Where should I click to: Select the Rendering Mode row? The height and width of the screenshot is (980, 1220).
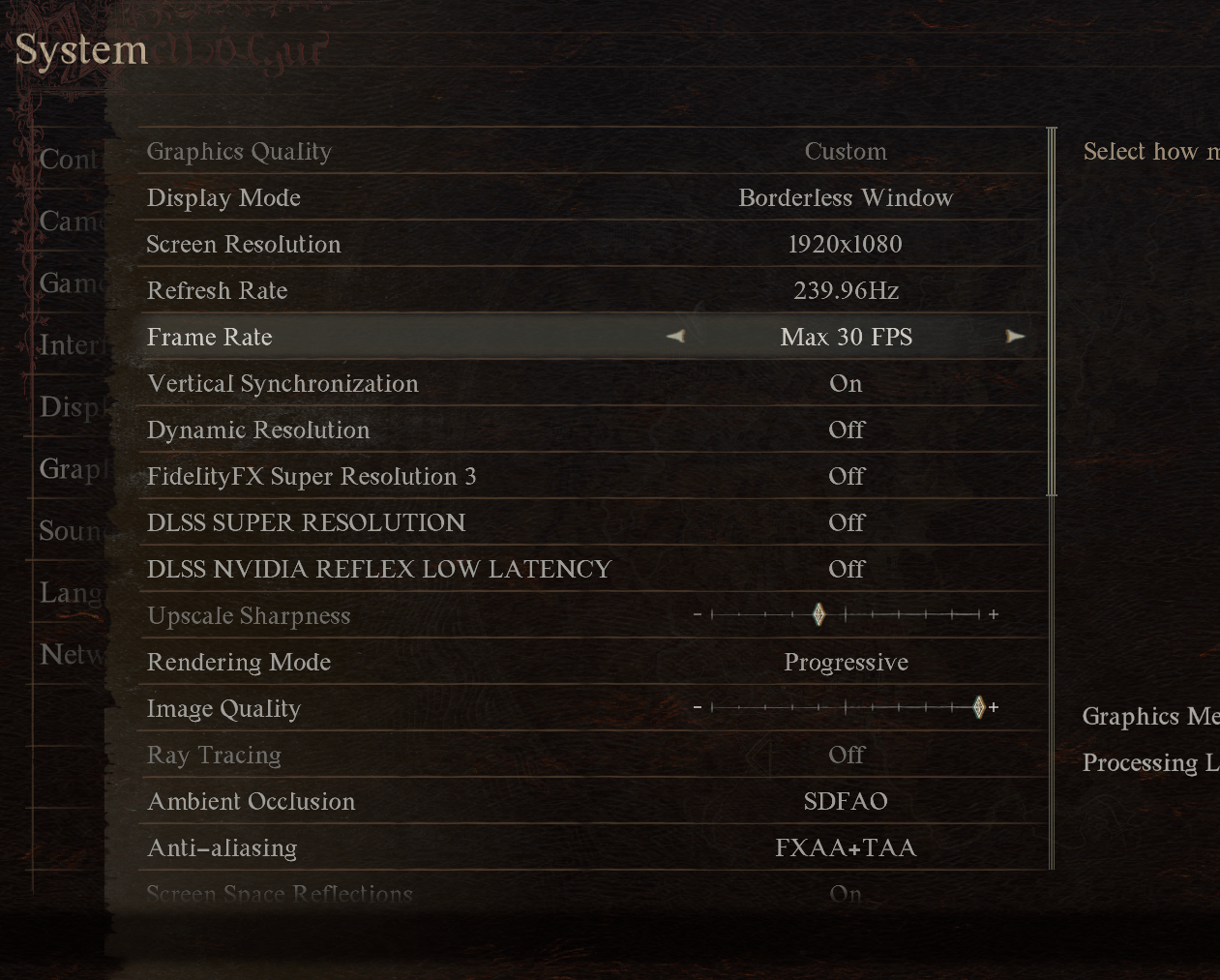coord(592,663)
